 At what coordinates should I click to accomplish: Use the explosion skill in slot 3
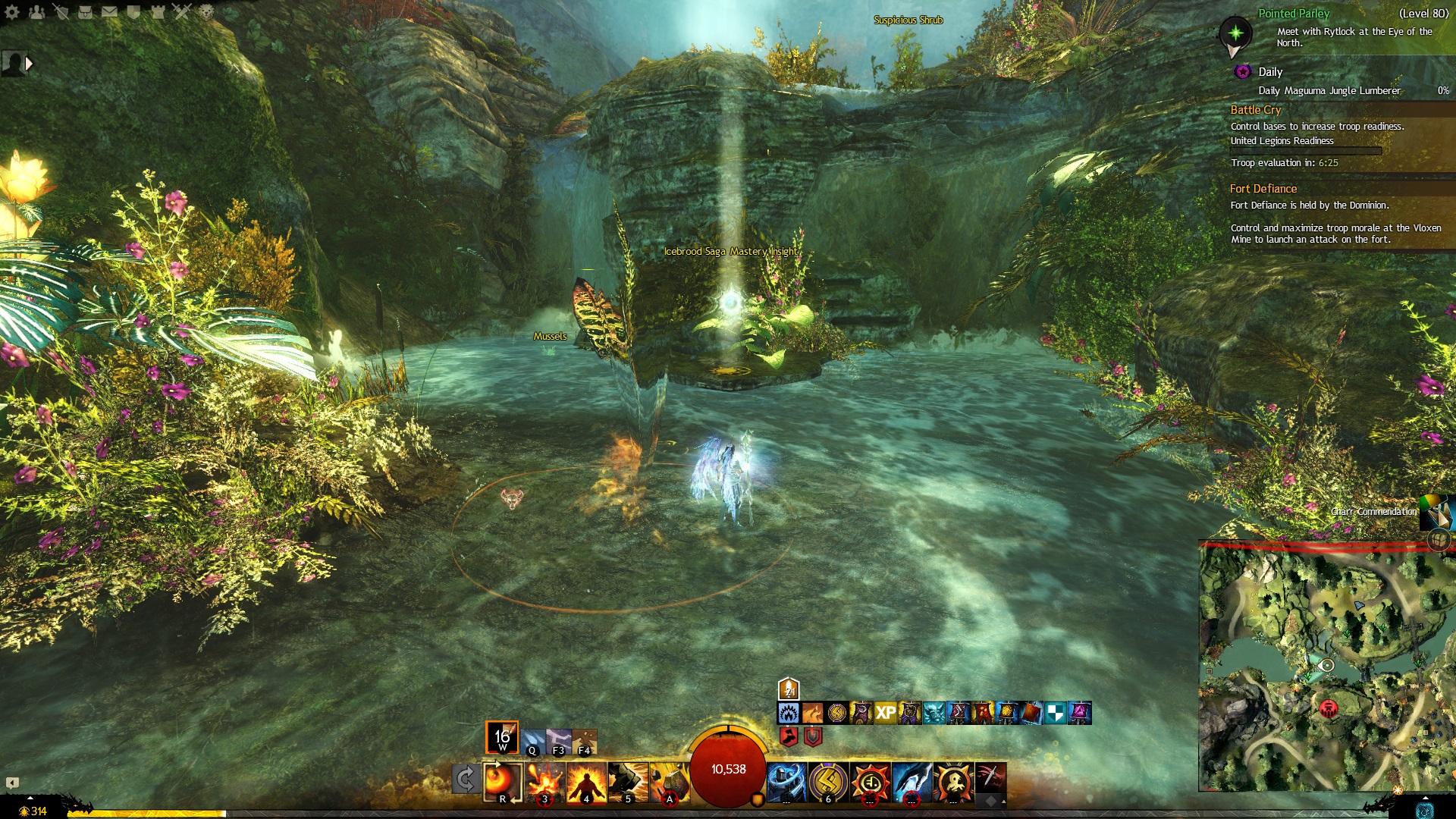(544, 781)
